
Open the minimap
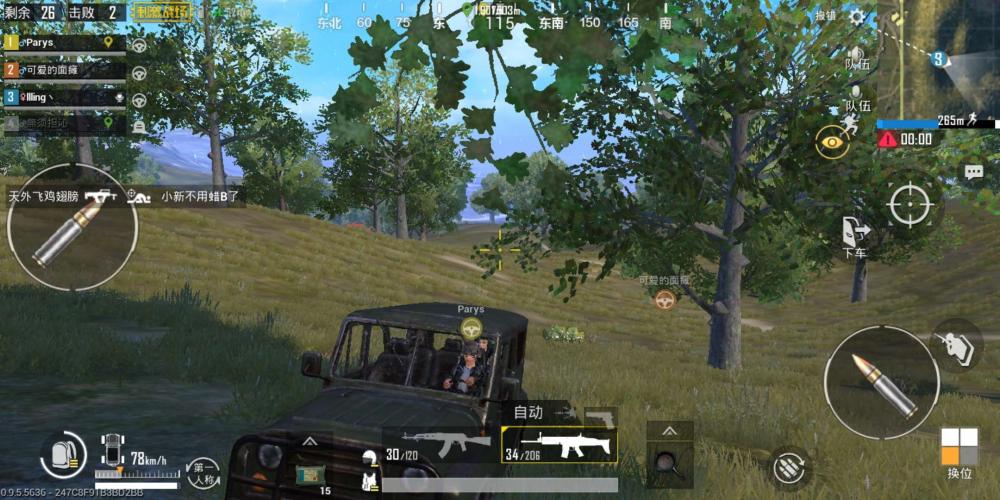(x=938, y=58)
